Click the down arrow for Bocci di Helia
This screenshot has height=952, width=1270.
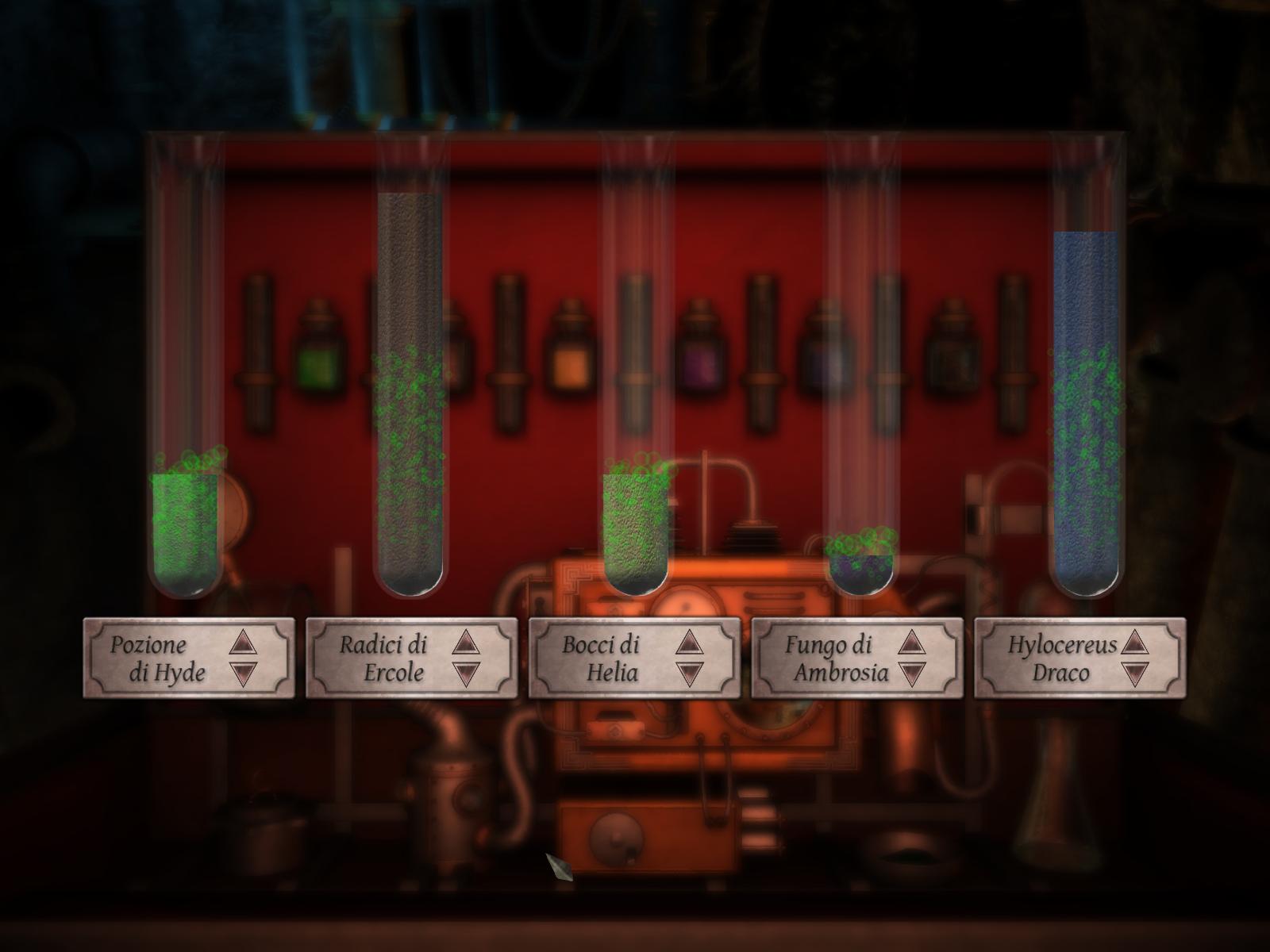pos(691,674)
